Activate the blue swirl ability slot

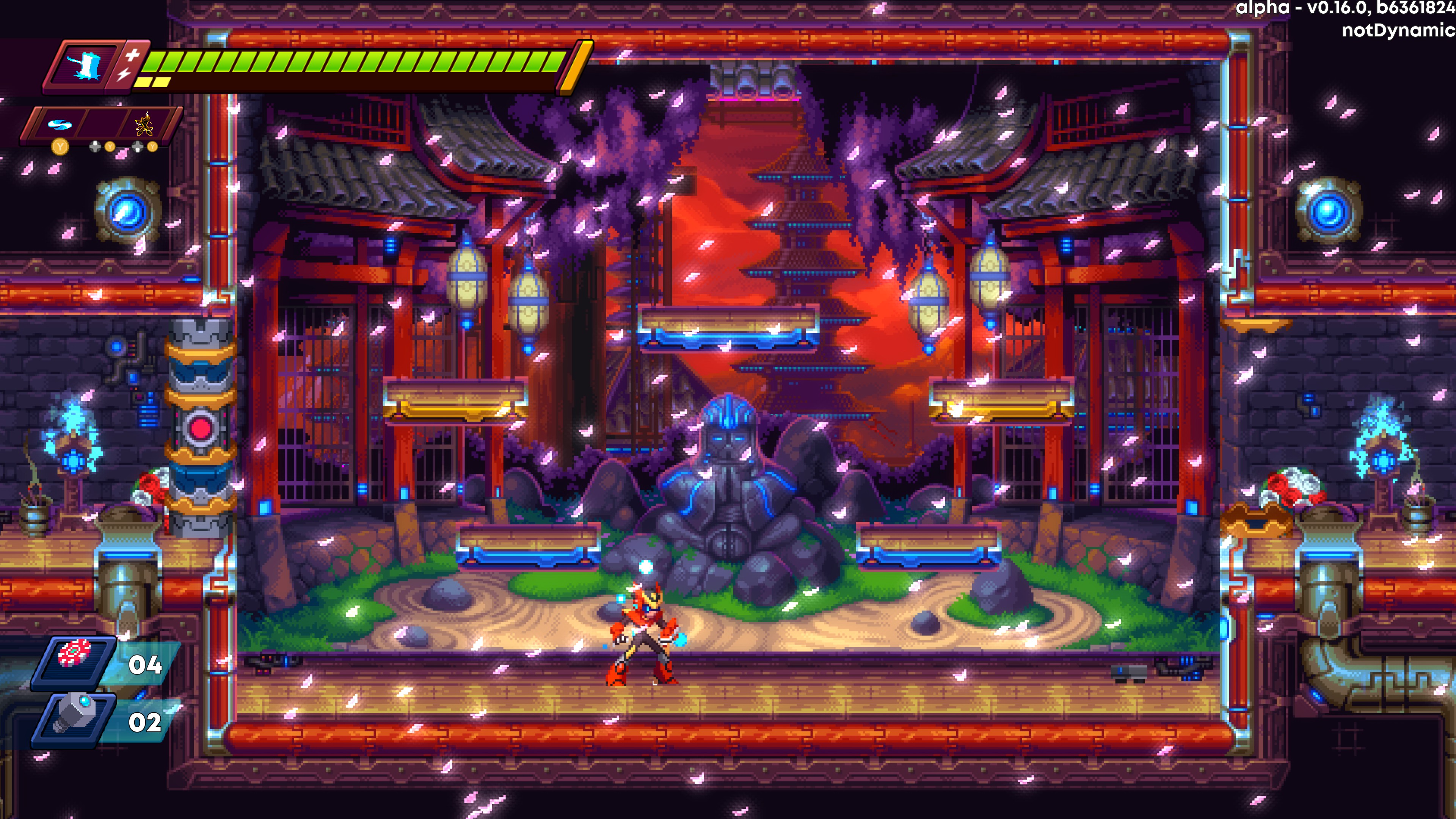pos(57,124)
